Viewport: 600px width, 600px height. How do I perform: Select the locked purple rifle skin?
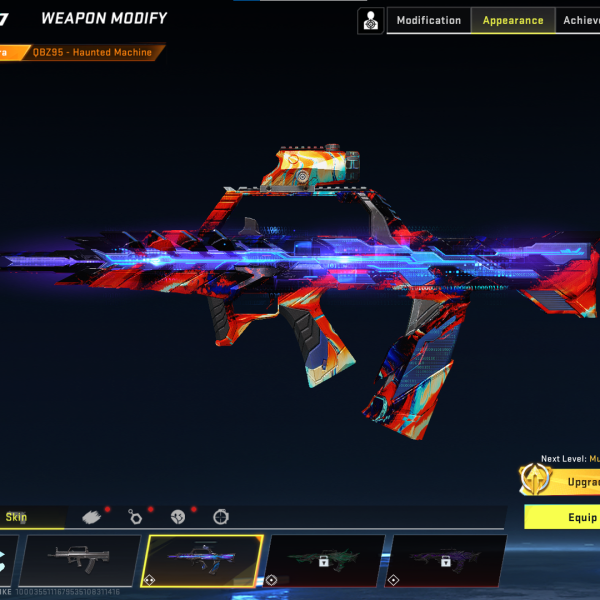point(446,560)
